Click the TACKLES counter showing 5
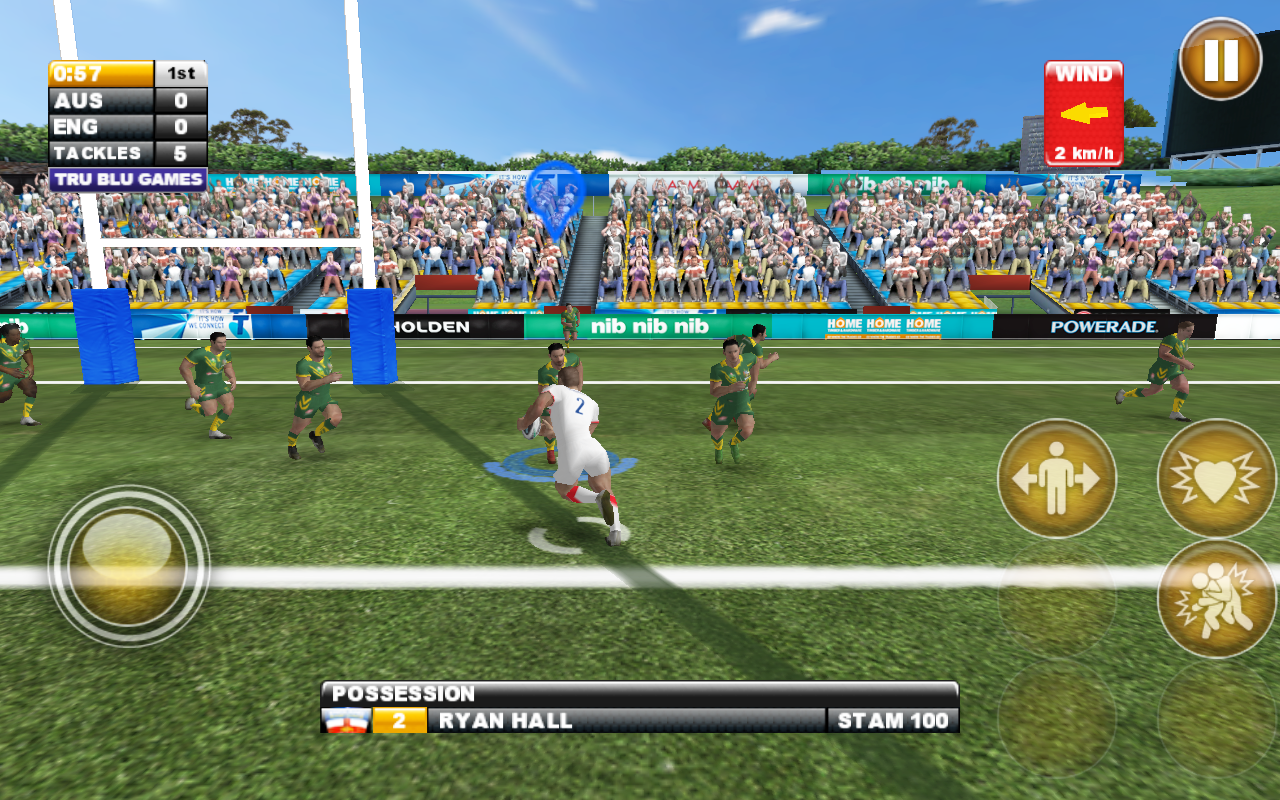This screenshot has width=1280, height=800. [120, 152]
